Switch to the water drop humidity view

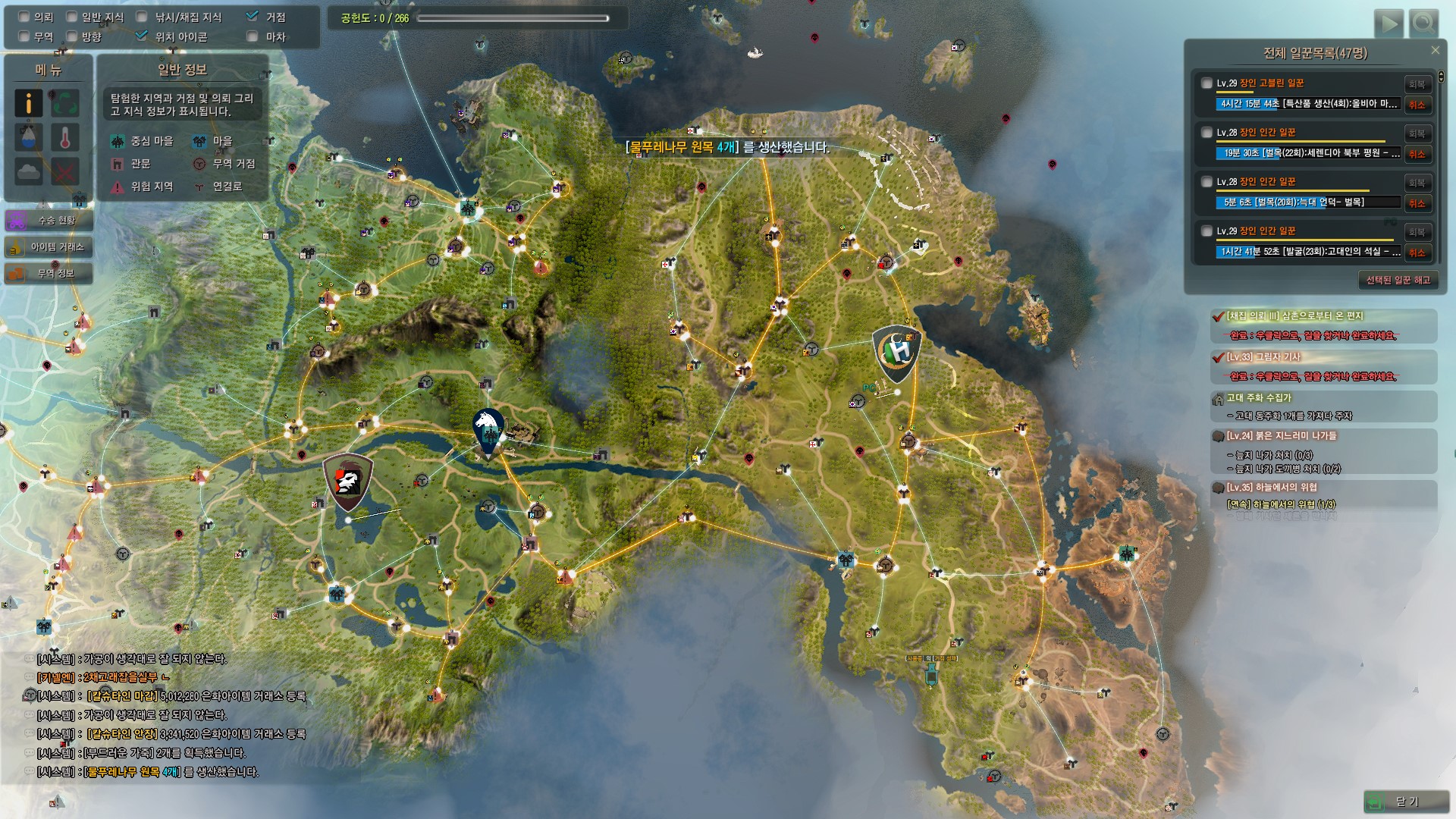(29, 137)
